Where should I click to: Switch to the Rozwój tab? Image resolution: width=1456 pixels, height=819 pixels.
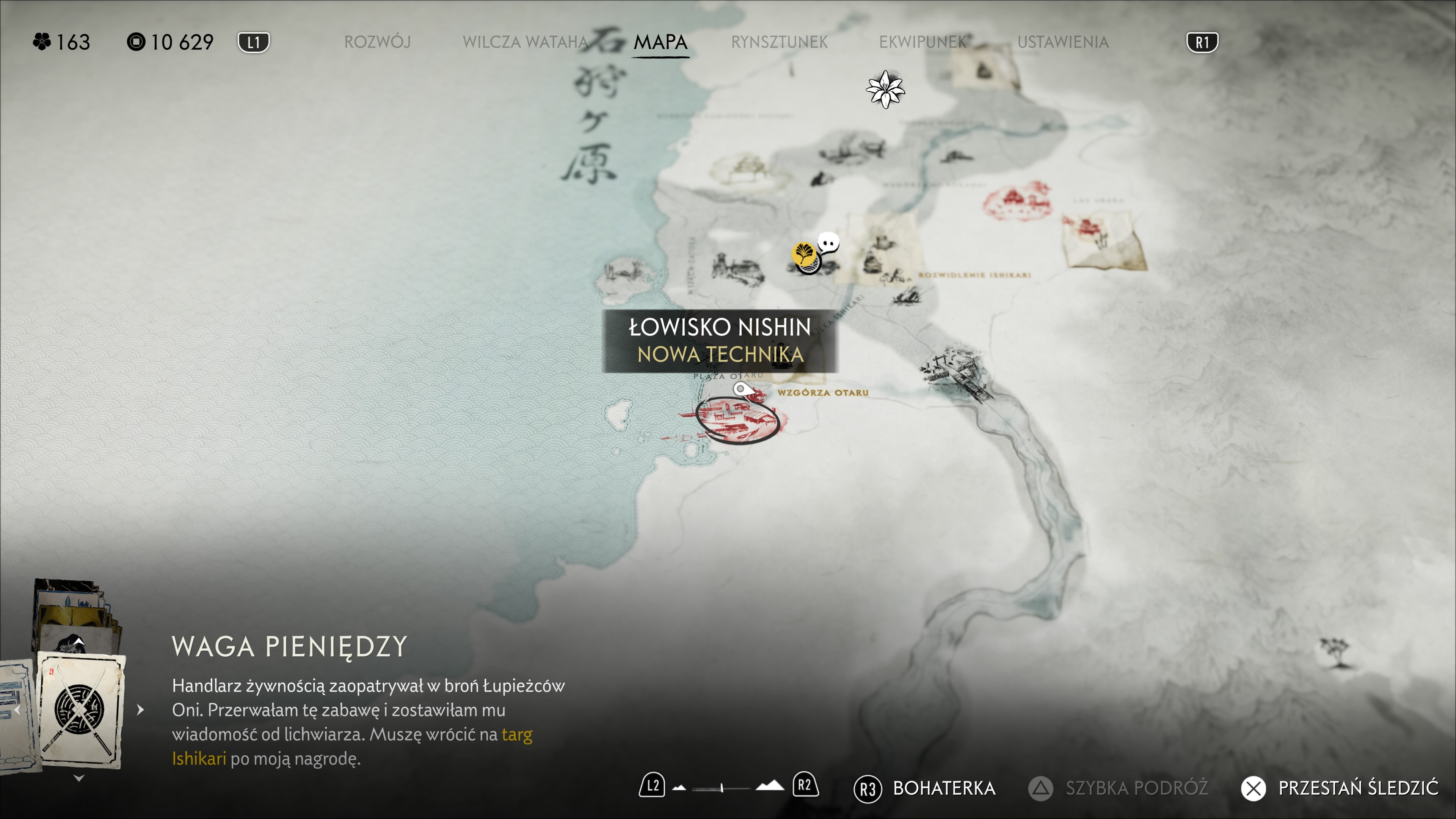(x=377, y=42)
